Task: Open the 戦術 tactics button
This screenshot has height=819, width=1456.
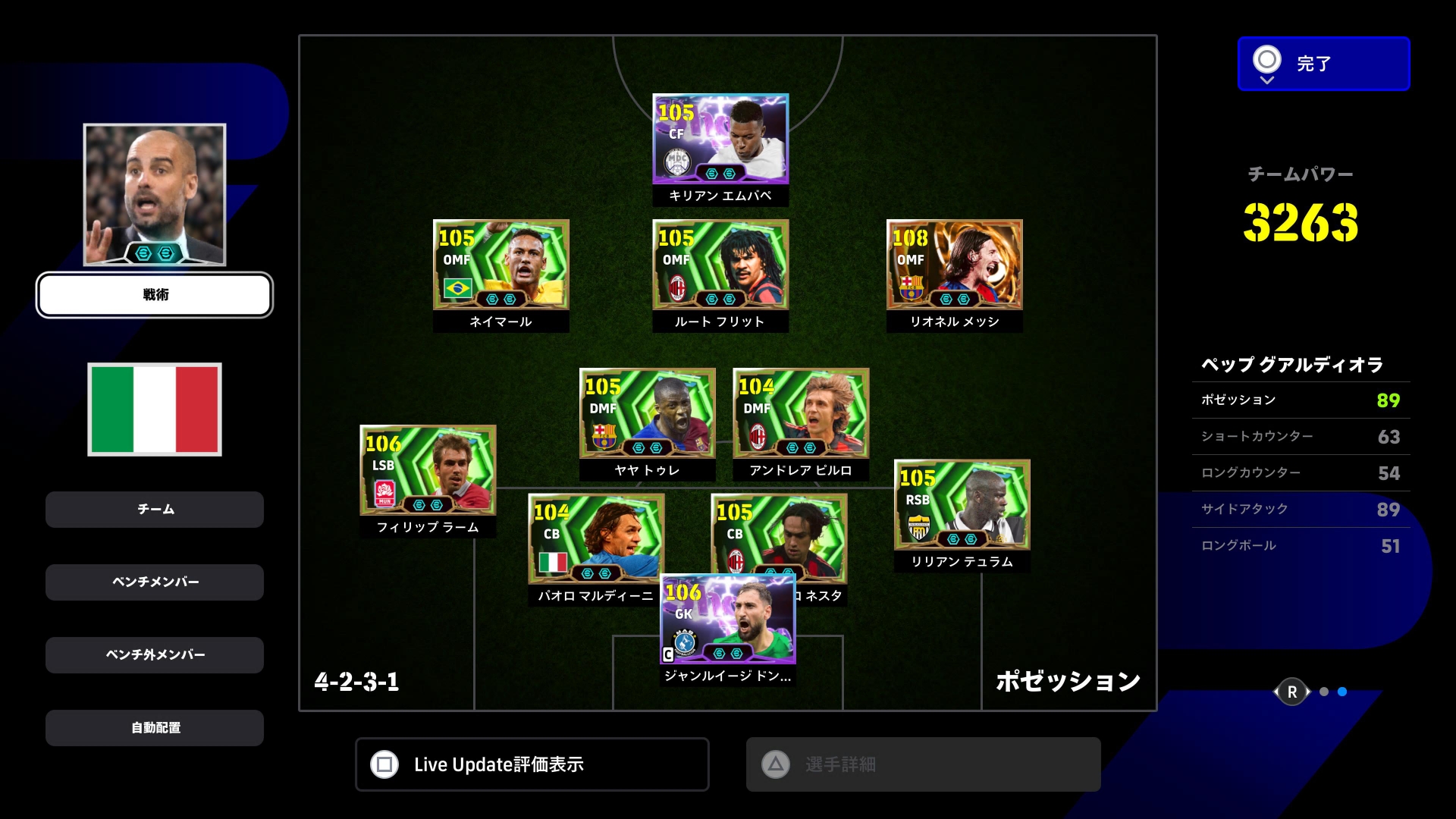Action: coord(155,295)
